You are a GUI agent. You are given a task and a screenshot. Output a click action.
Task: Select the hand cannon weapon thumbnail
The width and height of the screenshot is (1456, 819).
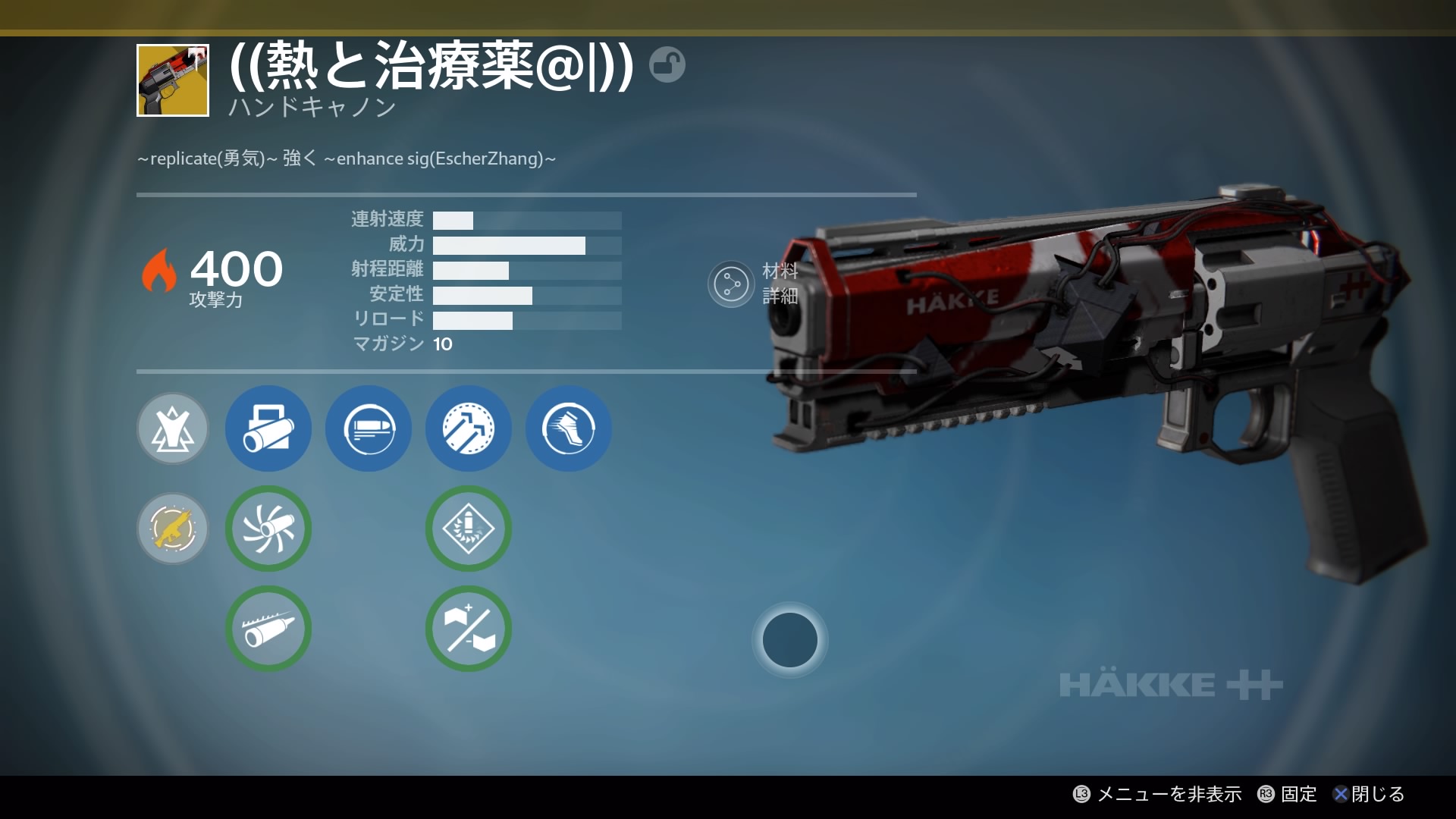tap(173, 80)
